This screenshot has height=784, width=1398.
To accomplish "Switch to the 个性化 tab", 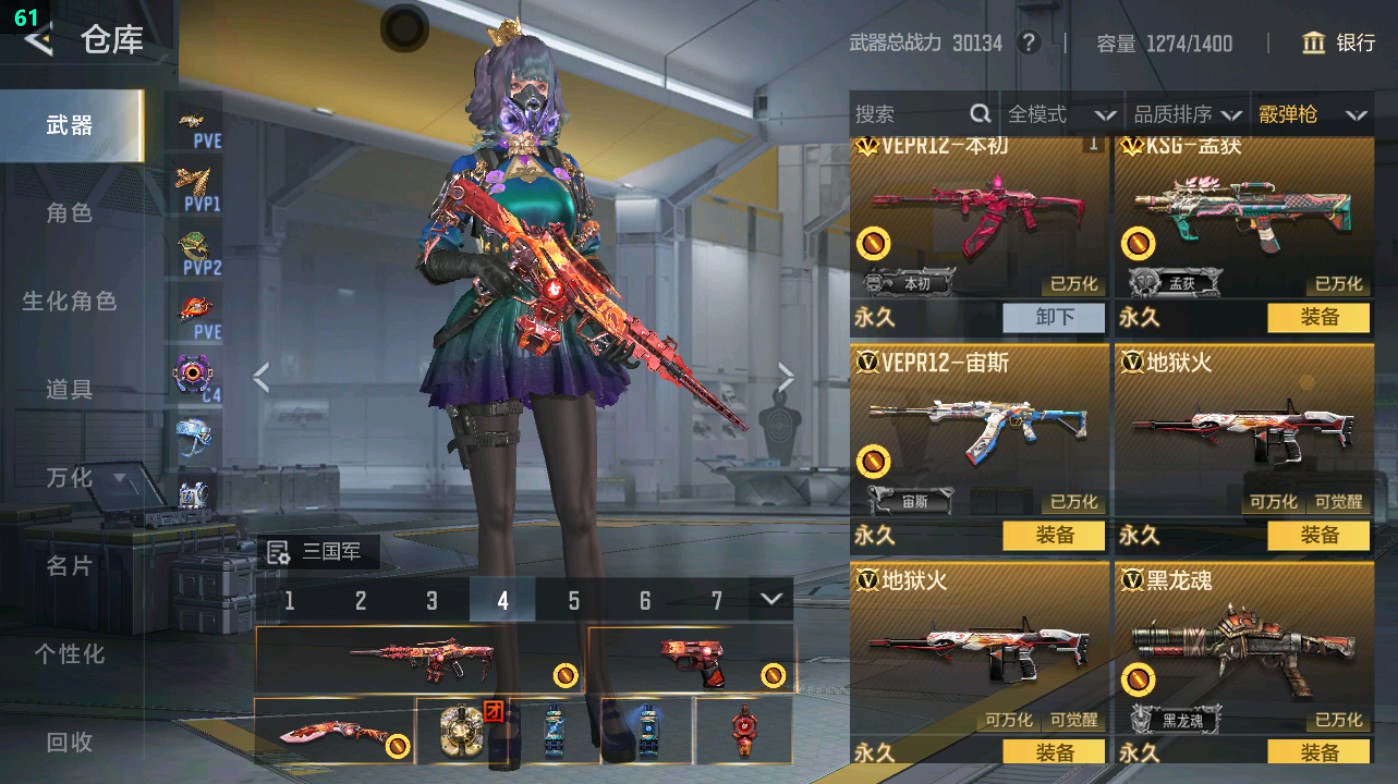I will [69, 654].
